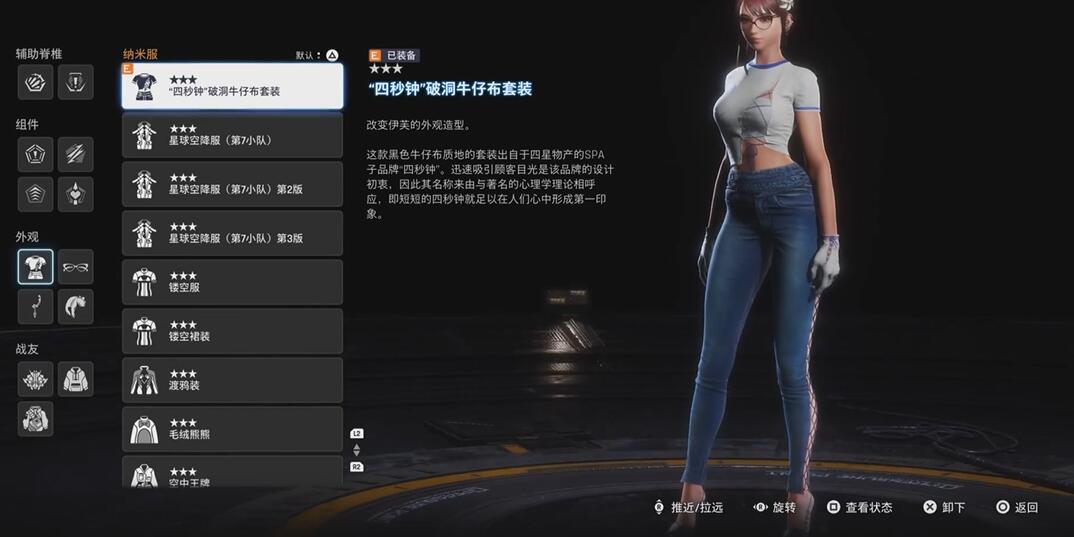1074x537 pixels.
Task: Open the heart shield component slot
Action: pyautogui.click(x=76, y=195)
